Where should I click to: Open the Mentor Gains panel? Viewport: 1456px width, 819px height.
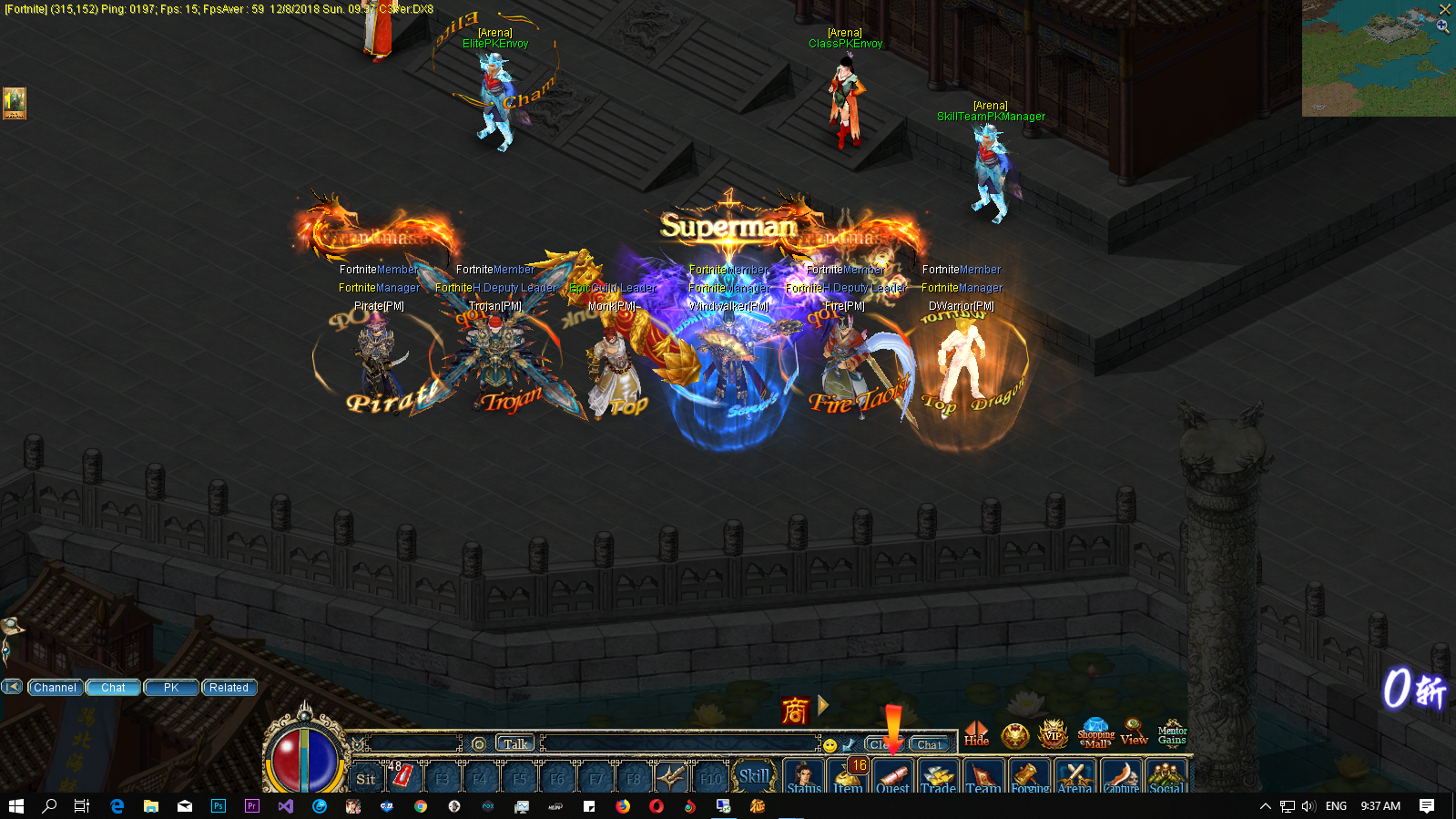point(1172,734)
